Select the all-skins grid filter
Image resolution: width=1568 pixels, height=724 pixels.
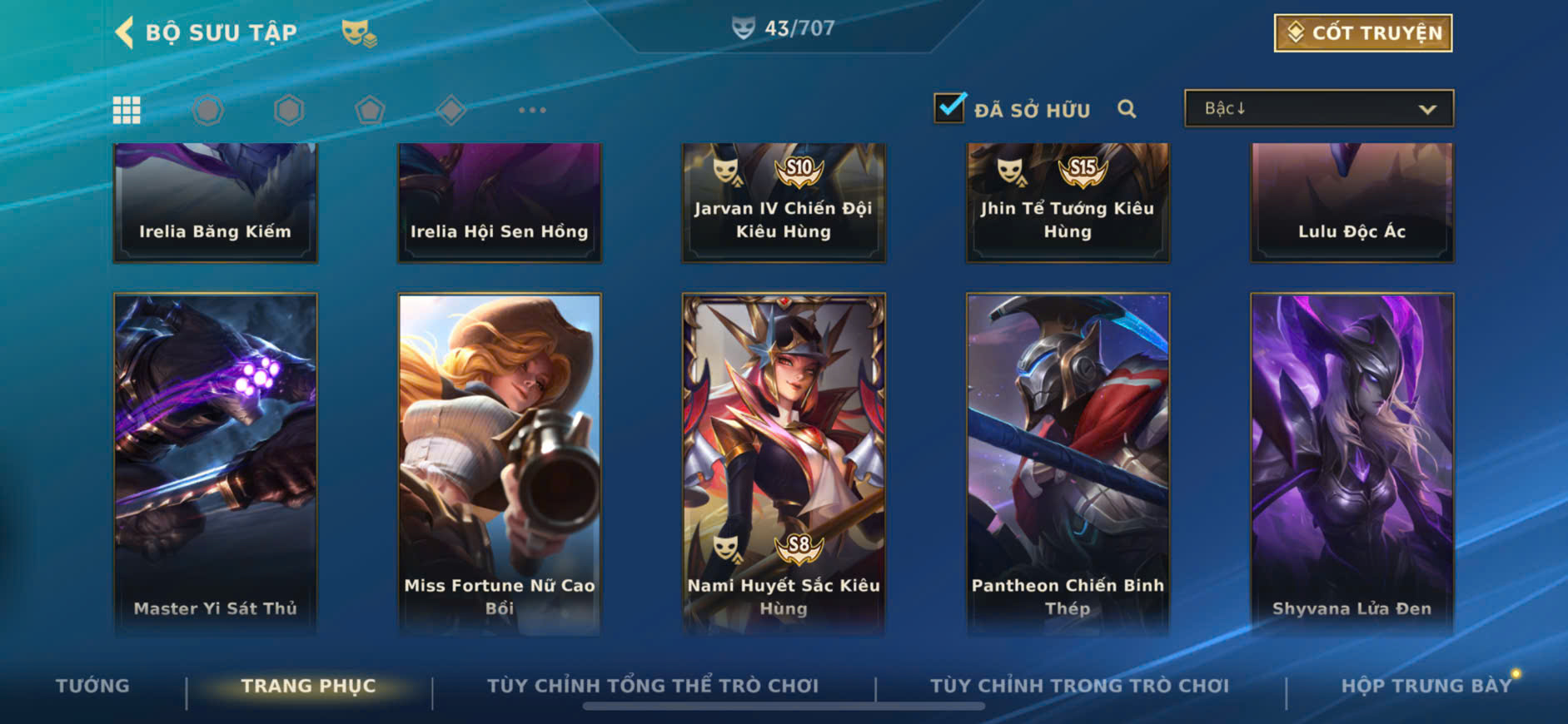tap(127, 110)
